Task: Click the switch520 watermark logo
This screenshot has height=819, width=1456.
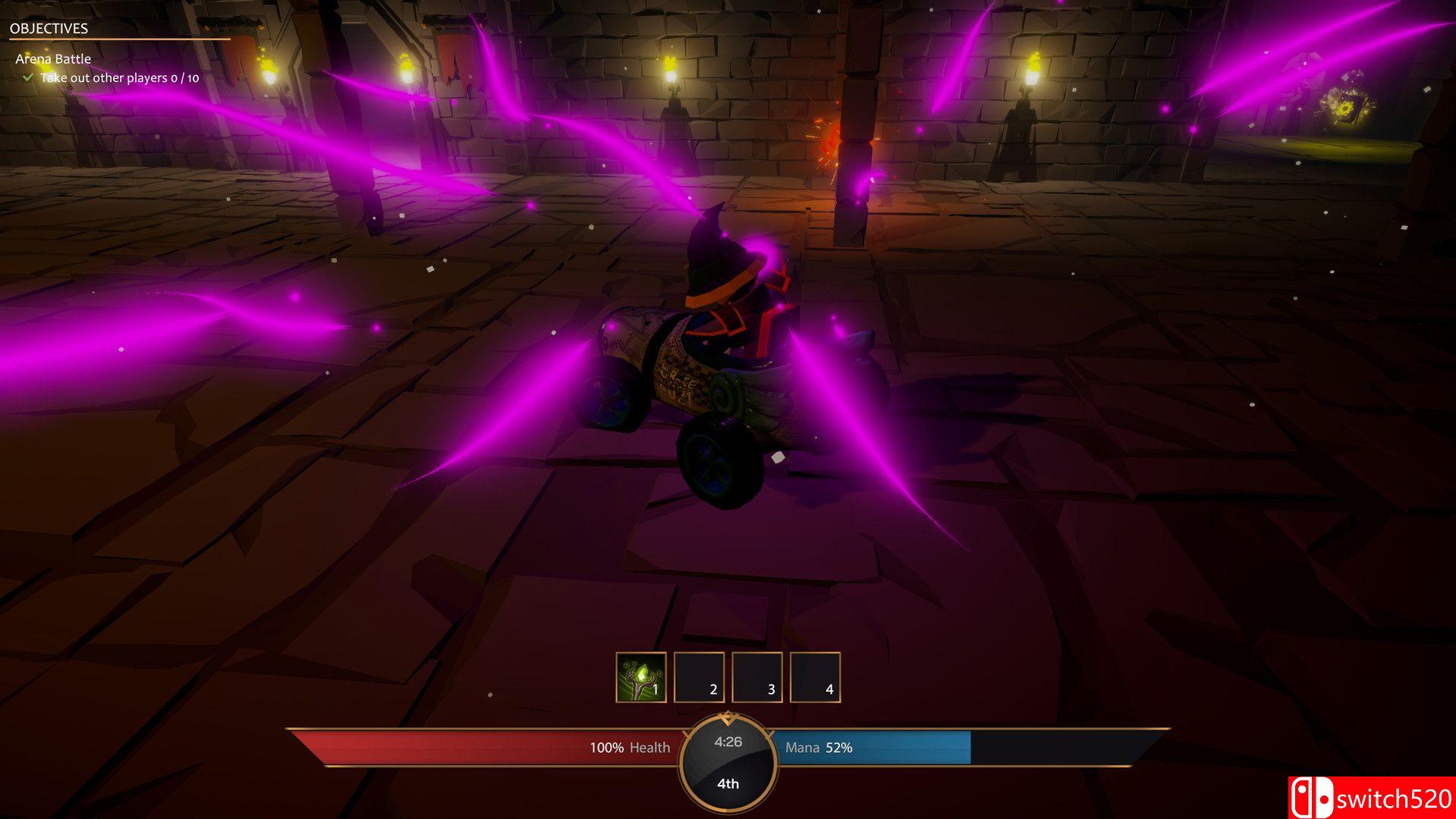Action: coord(1371,798)
